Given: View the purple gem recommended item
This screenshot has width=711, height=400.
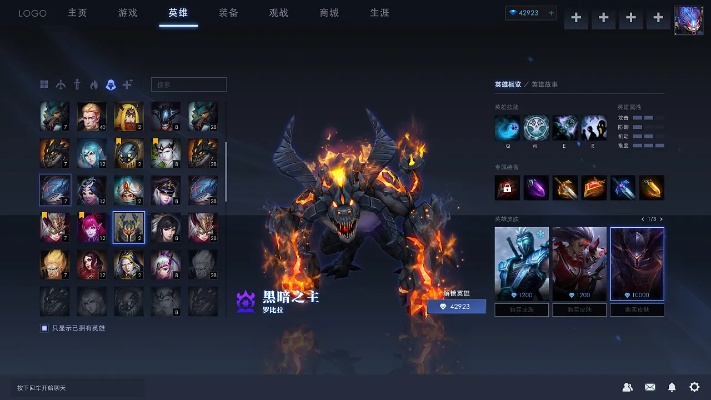Looking at the screenshot, I should click(x=536, y=186).
